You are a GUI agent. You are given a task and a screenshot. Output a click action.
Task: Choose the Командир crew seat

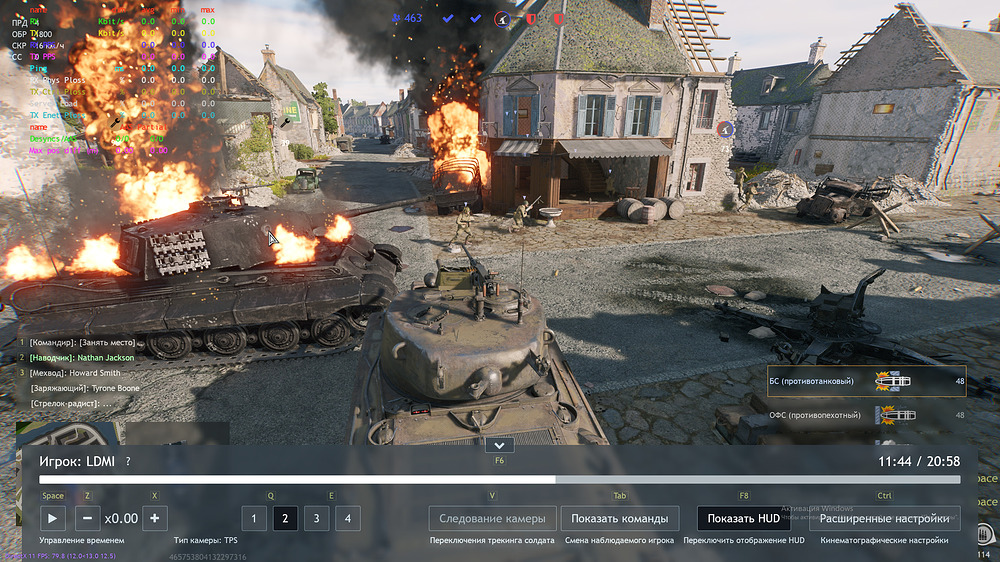click(82, 343)
